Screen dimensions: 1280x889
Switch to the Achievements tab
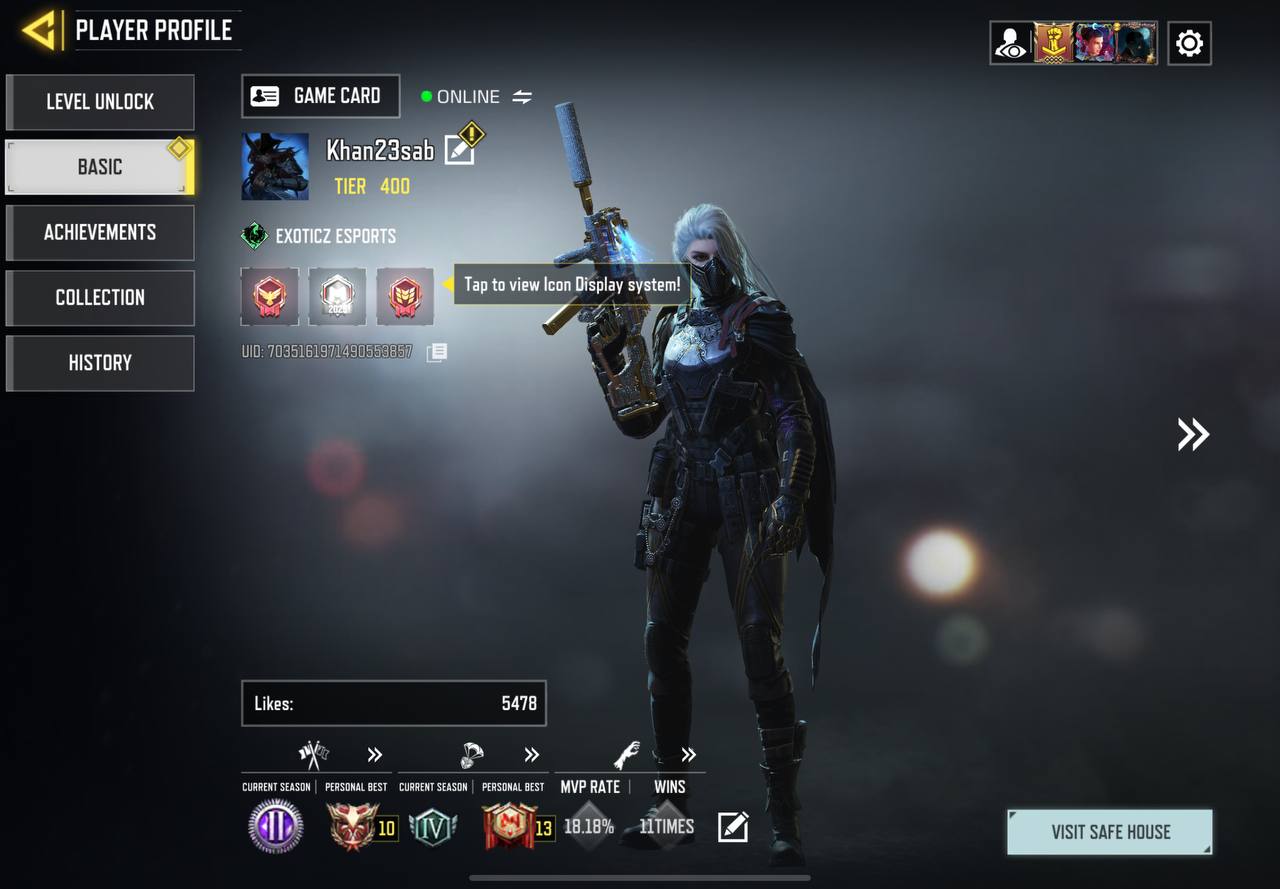pyautogui.click(x=100, y=232)
